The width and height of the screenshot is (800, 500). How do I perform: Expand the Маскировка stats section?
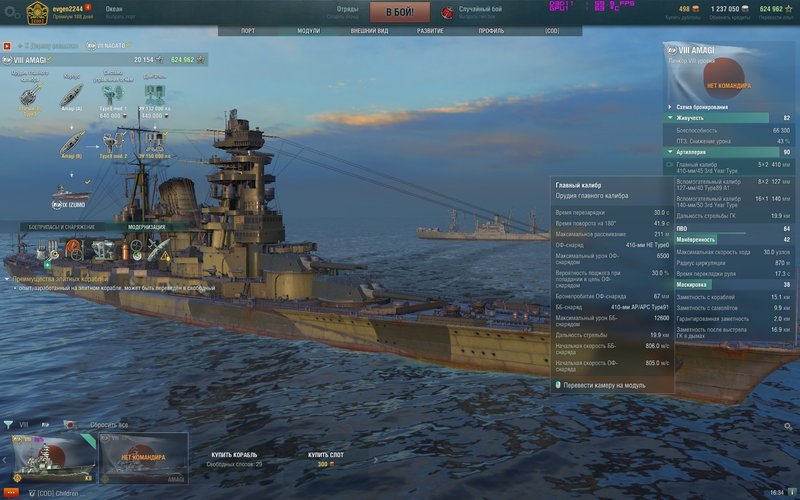point(729,285)
